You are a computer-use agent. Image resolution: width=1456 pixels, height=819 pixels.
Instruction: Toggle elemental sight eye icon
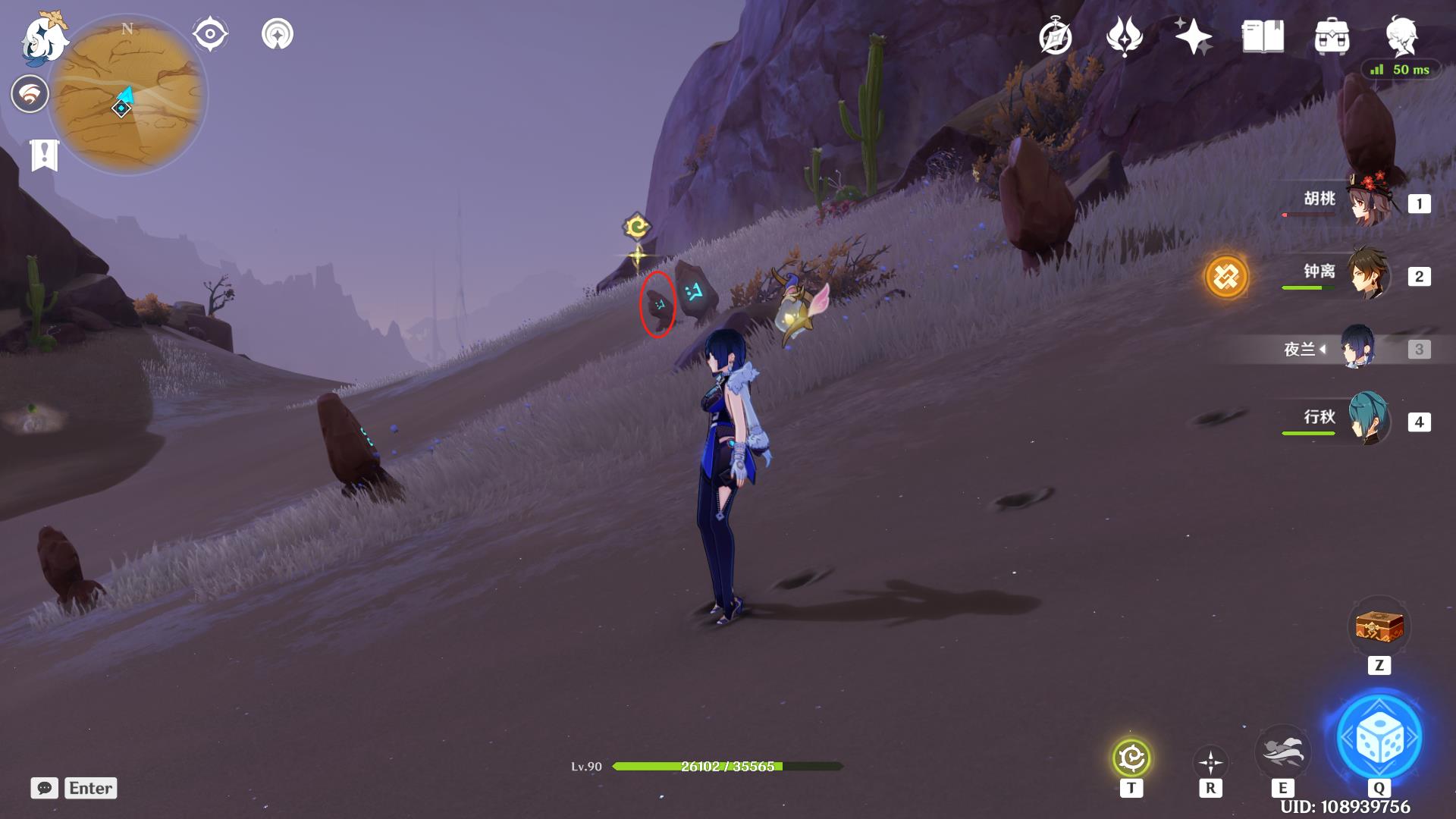pos(209,34)
